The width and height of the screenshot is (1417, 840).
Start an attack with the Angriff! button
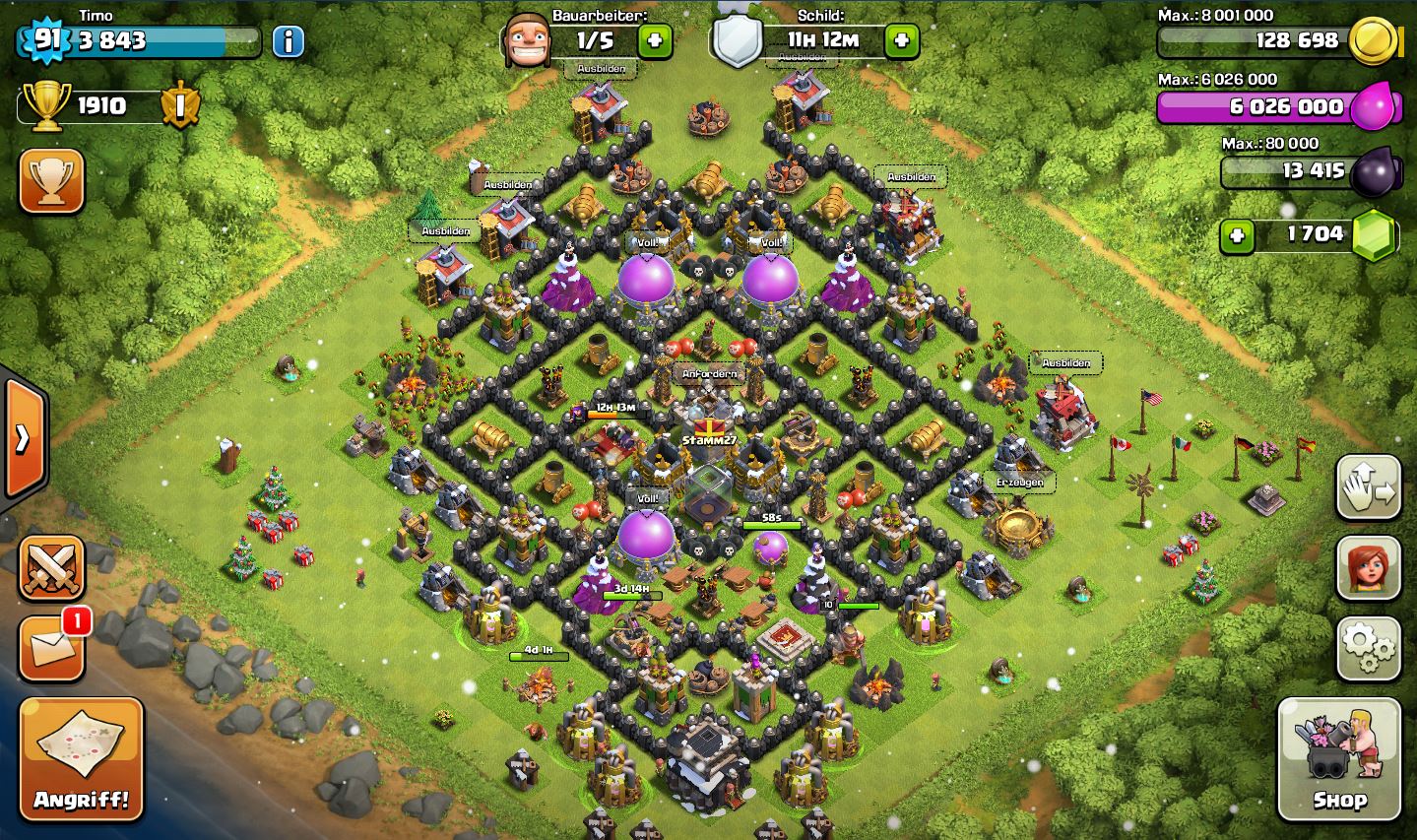(x=82, y=758)
